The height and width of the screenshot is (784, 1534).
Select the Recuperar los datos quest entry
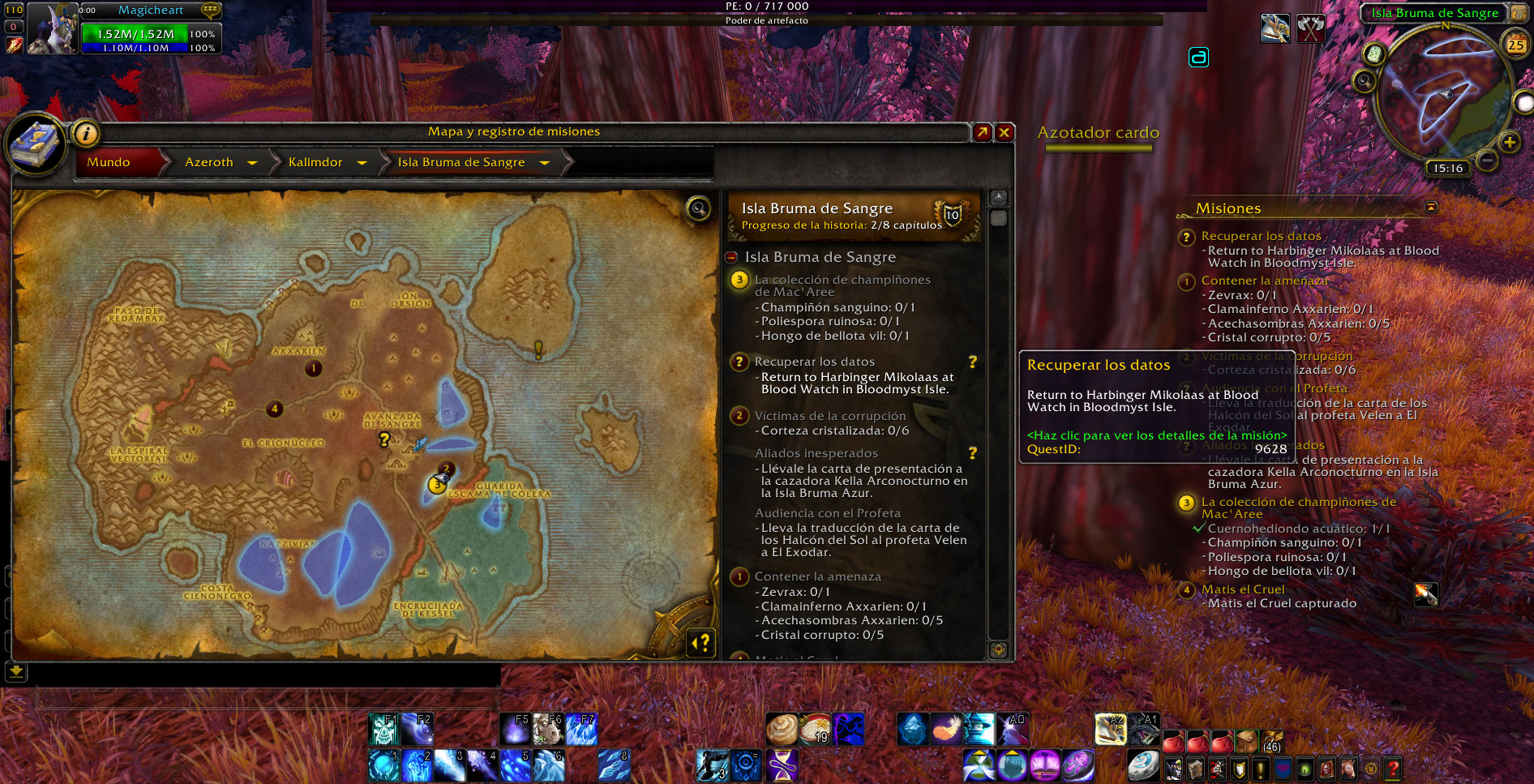click(x=814, y=362)
